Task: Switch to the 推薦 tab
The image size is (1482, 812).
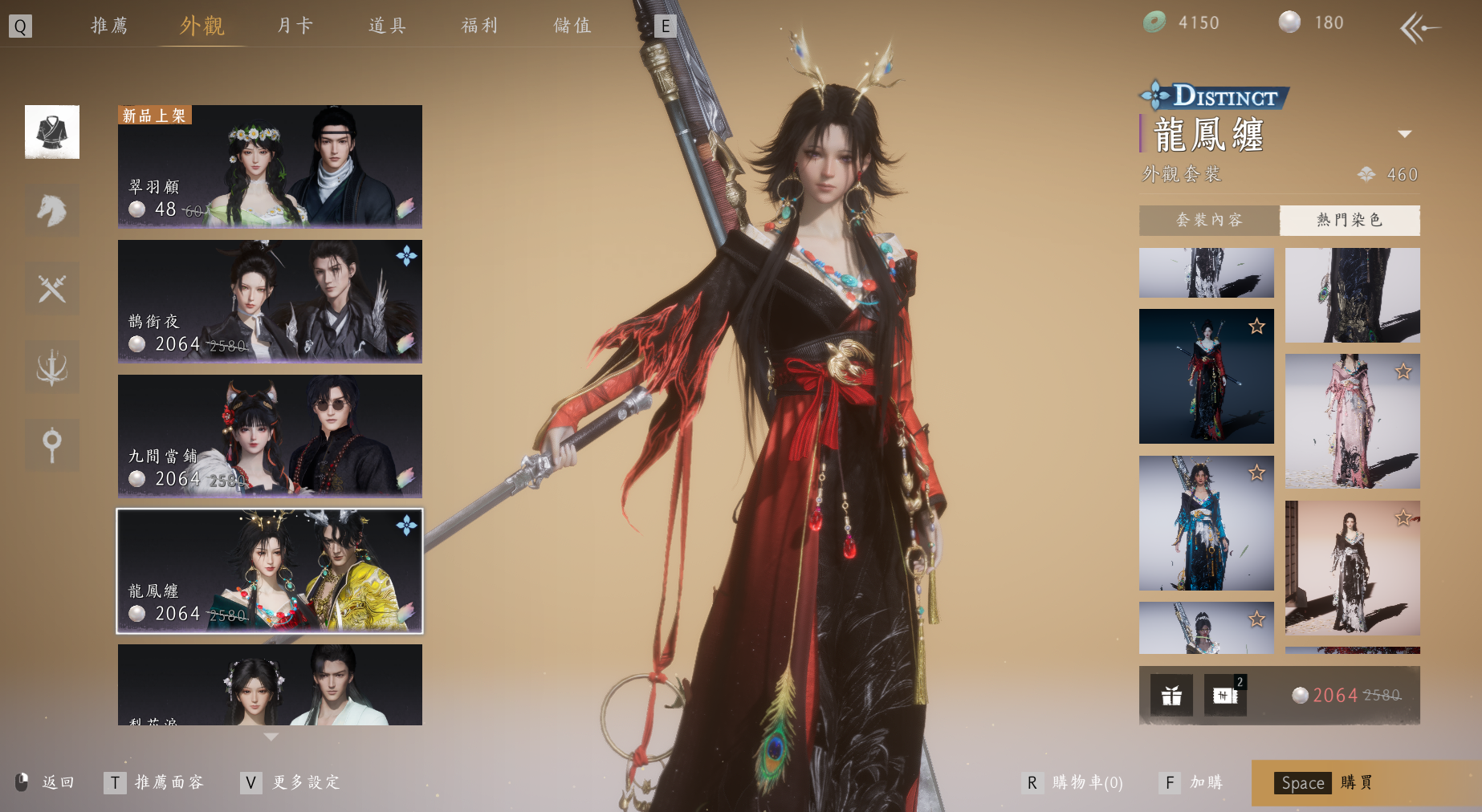Action: [x=109, y=26]
